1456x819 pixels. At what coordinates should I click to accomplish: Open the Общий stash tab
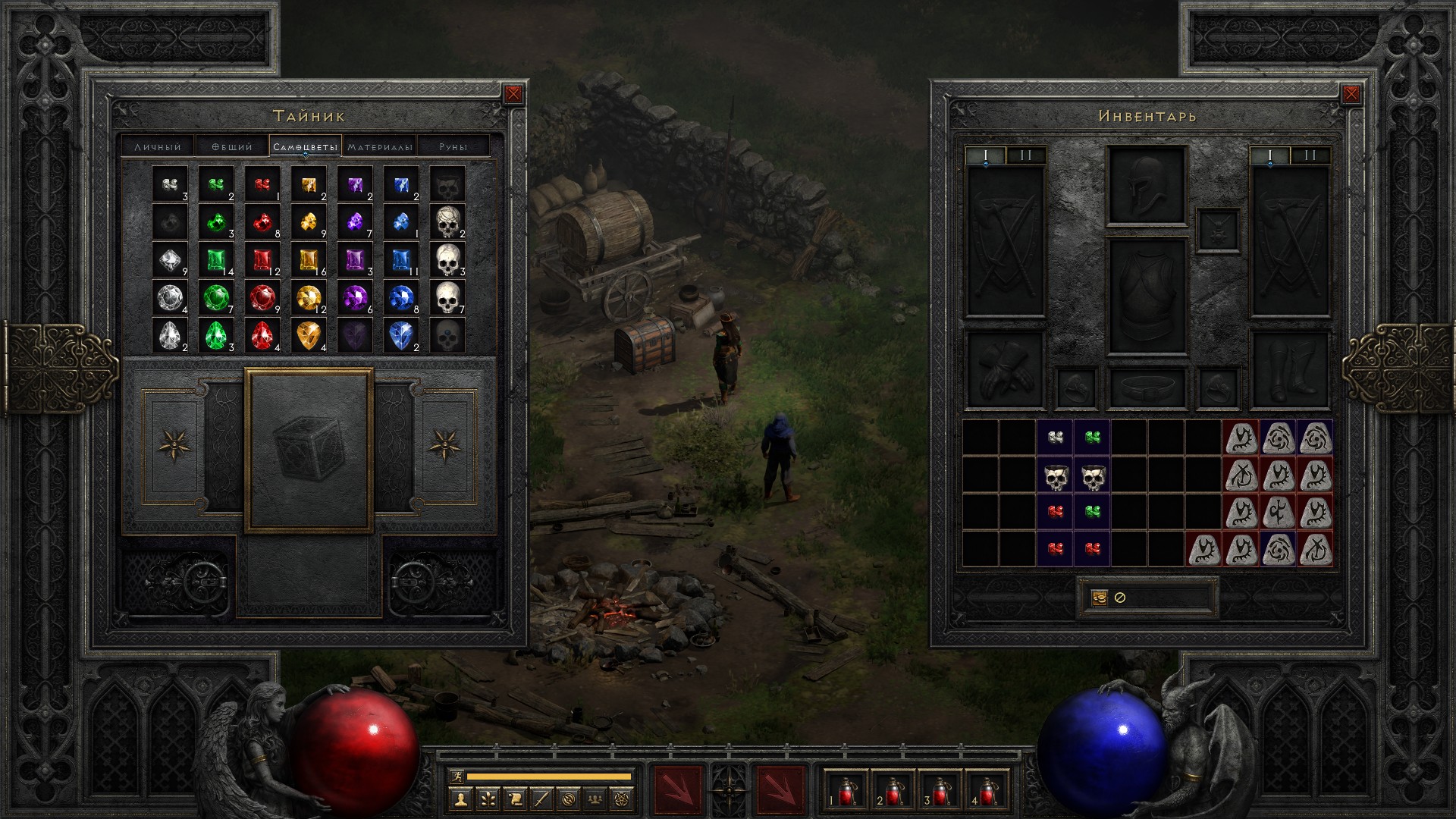pos(232,146)
